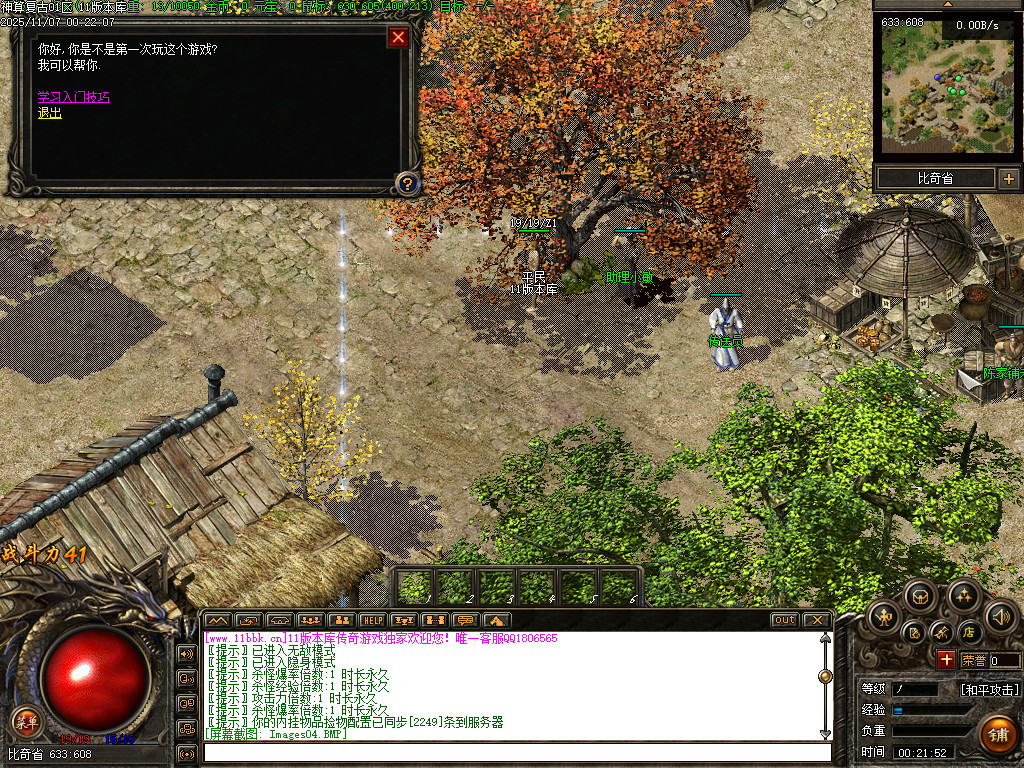Select the 退出 option in the dialogue
This screenshot has height=768, width=1024.
click(x=50, y=113)
